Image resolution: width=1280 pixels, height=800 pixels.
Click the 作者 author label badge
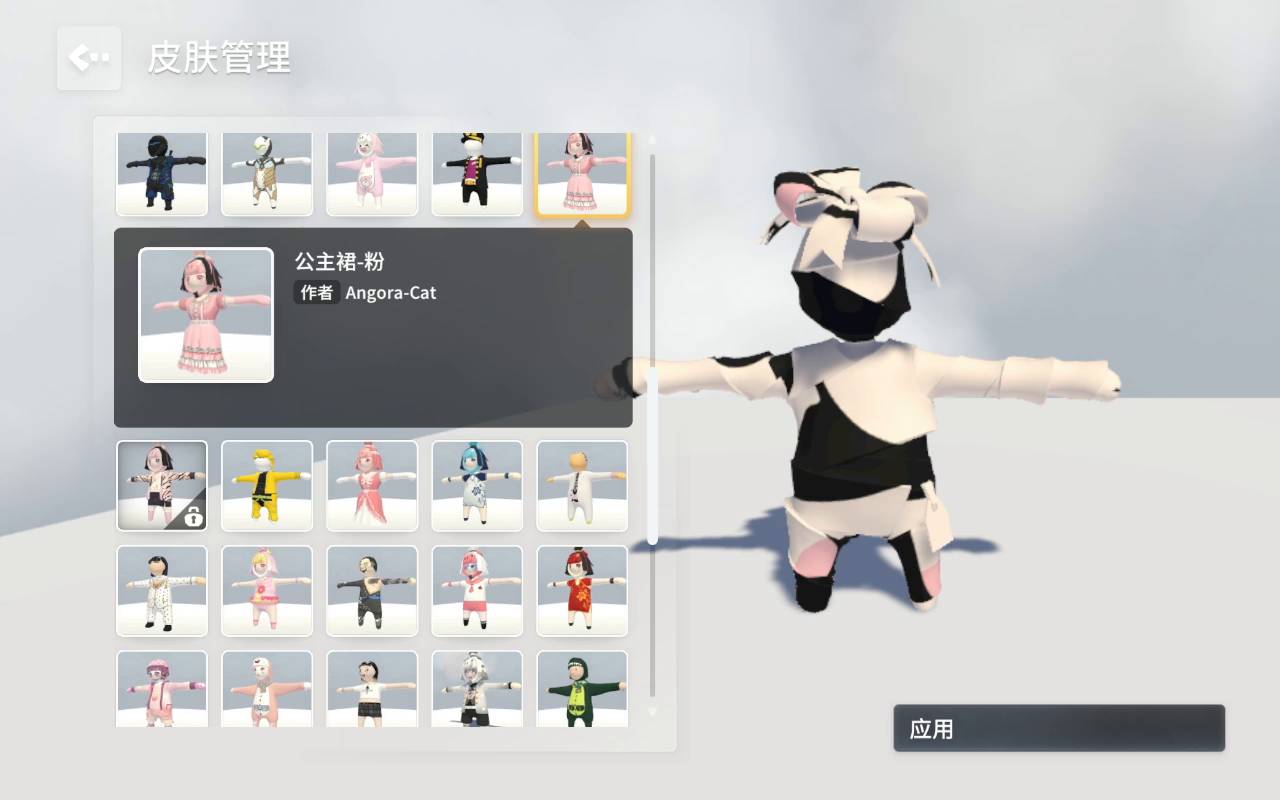pyautogui.click(x=316, y=292)
